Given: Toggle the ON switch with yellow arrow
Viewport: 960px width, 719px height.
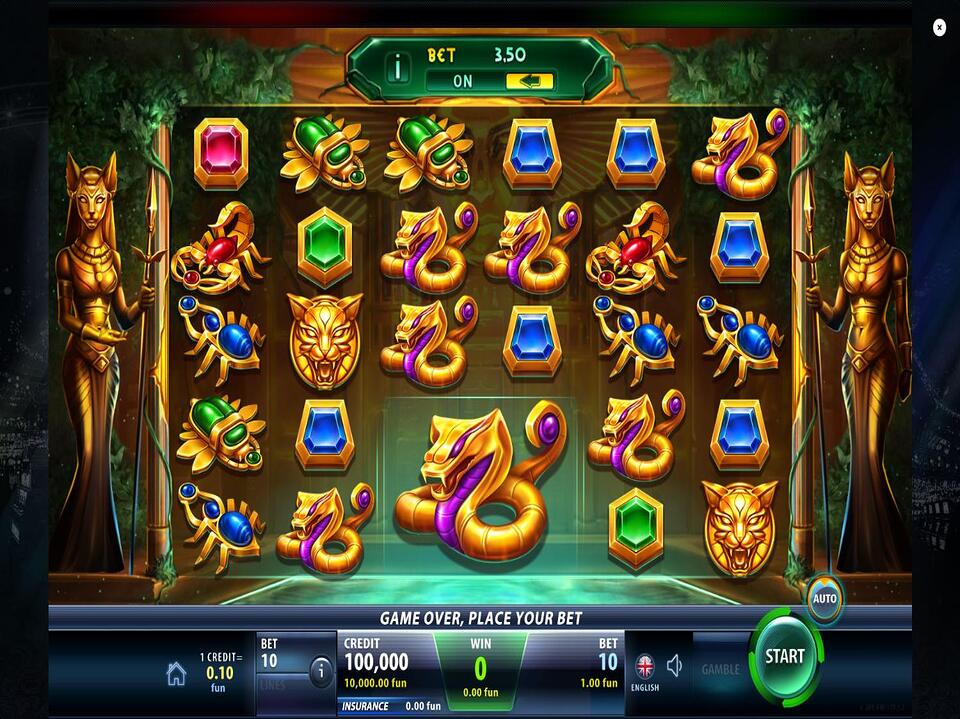Looking at the screenshot, I should click(x=529, y=81).
